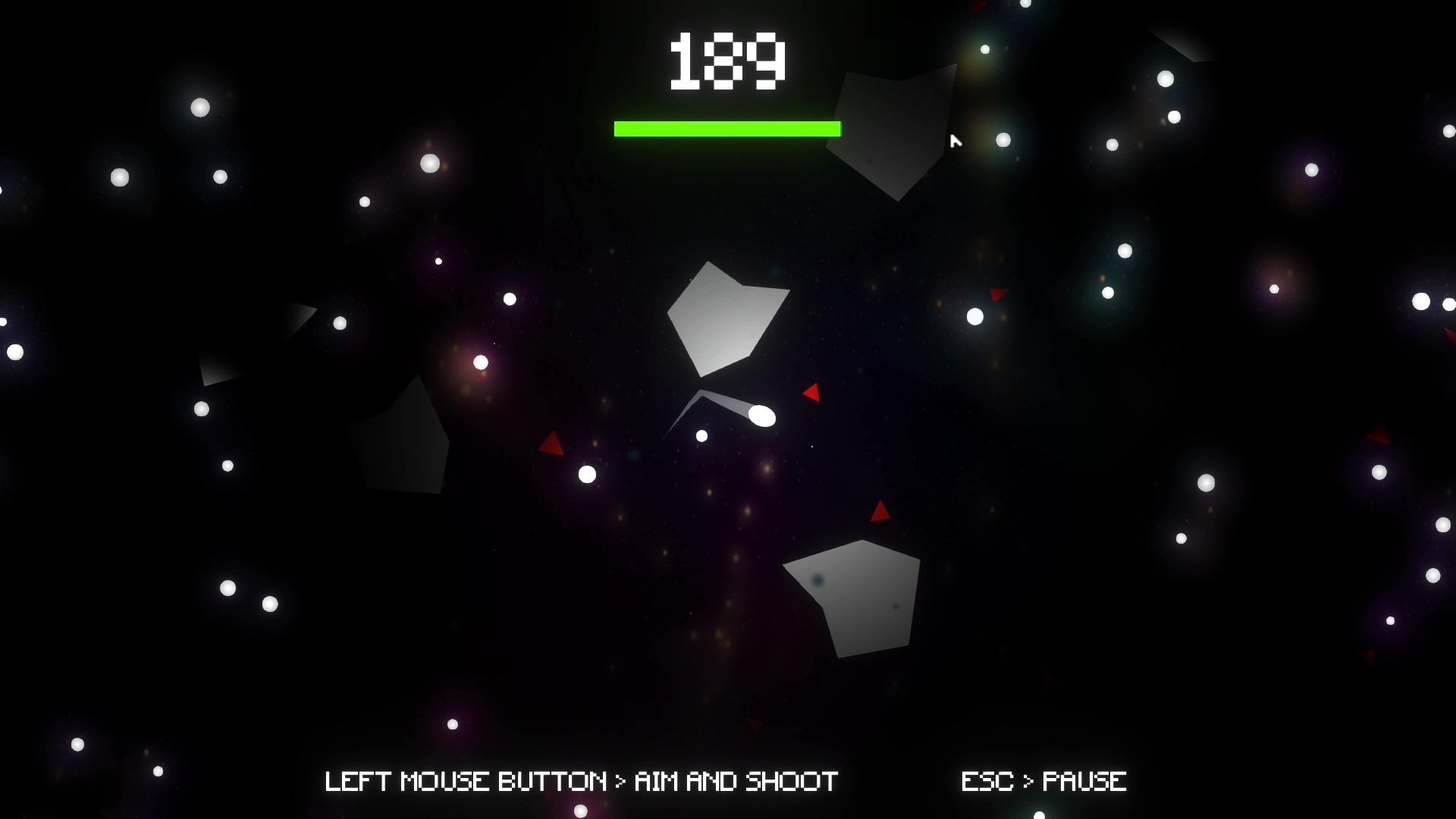Click the LEFT MOUSE BUTTON instruction text
The height and width of the screenshot is (819, 1456).
tap(580, 779)
